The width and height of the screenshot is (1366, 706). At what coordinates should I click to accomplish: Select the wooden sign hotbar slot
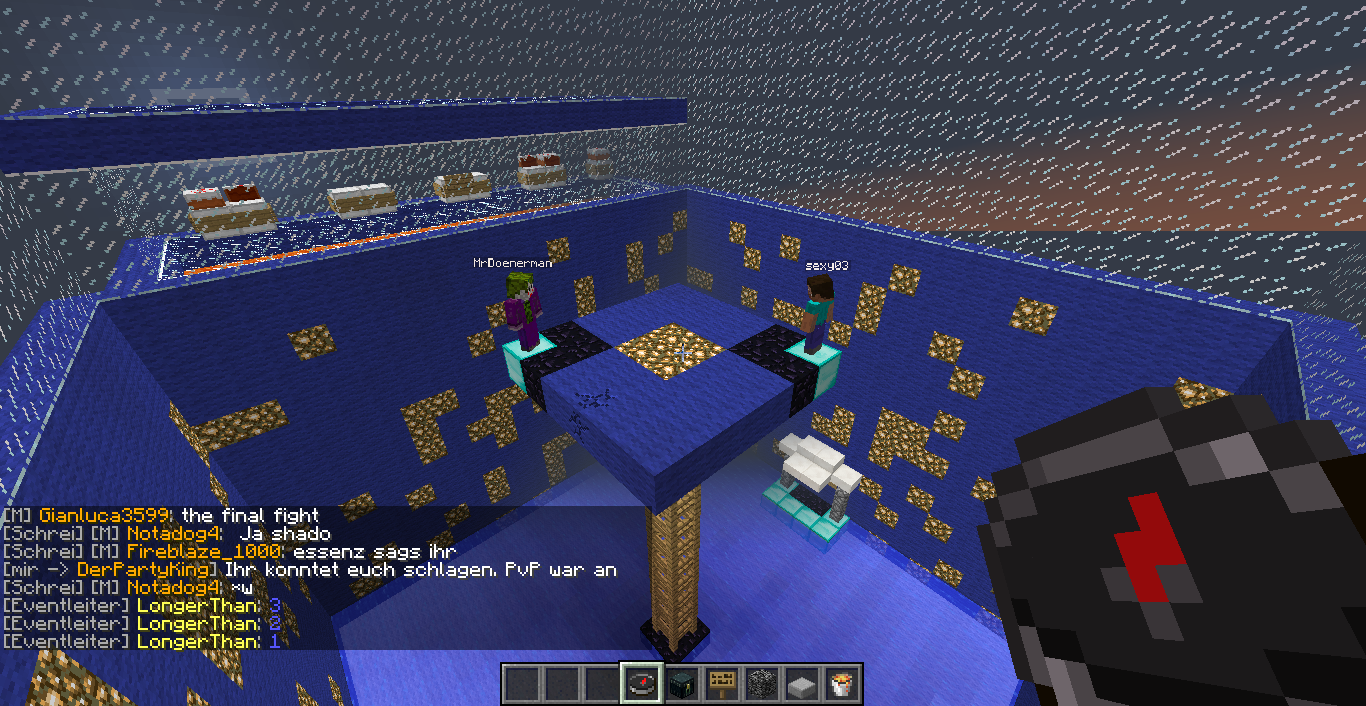click(x=722, y=684)
